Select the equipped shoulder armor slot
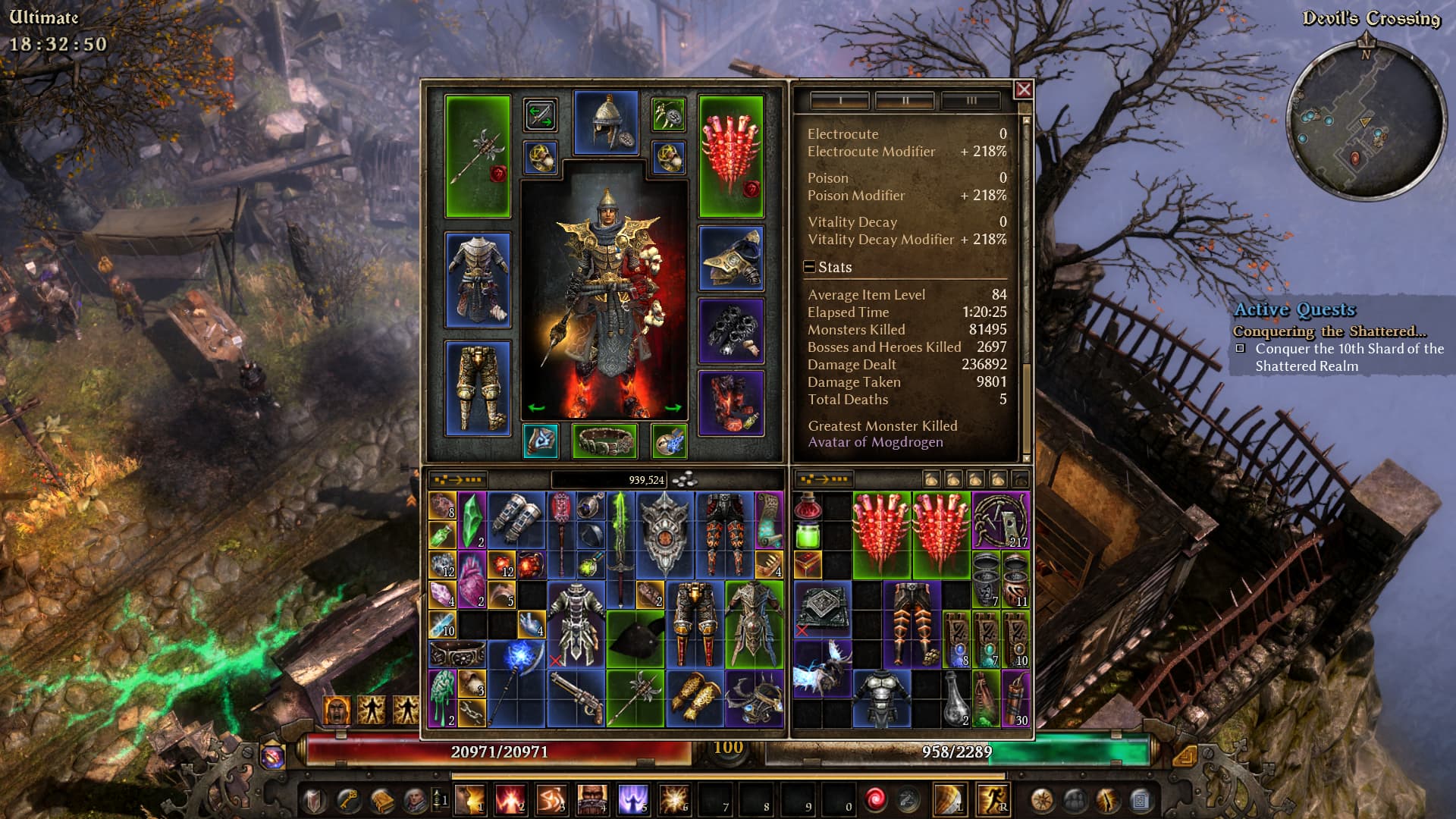Viewport: 1456px width, 819px height. (731, 259)
